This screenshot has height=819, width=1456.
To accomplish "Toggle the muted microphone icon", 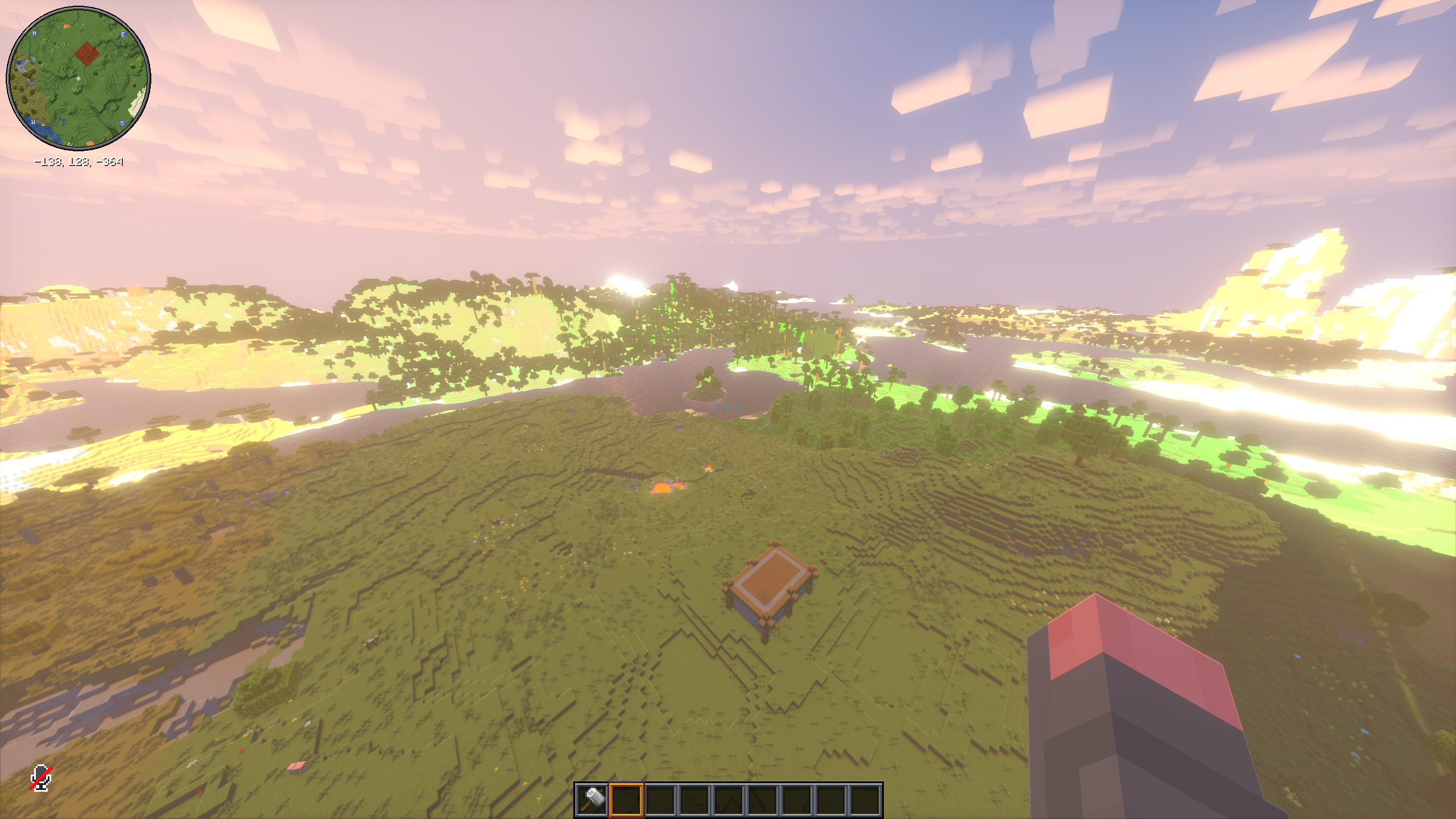I will 40,778.
